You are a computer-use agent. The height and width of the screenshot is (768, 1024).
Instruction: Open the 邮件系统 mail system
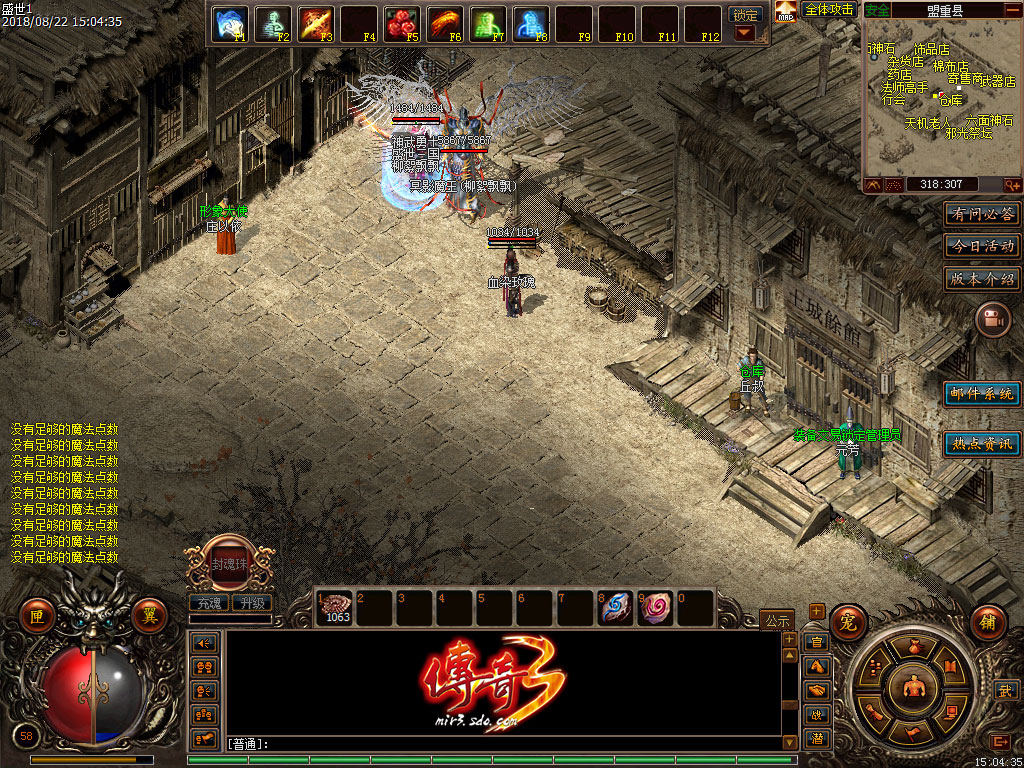(x=983, y=394)
